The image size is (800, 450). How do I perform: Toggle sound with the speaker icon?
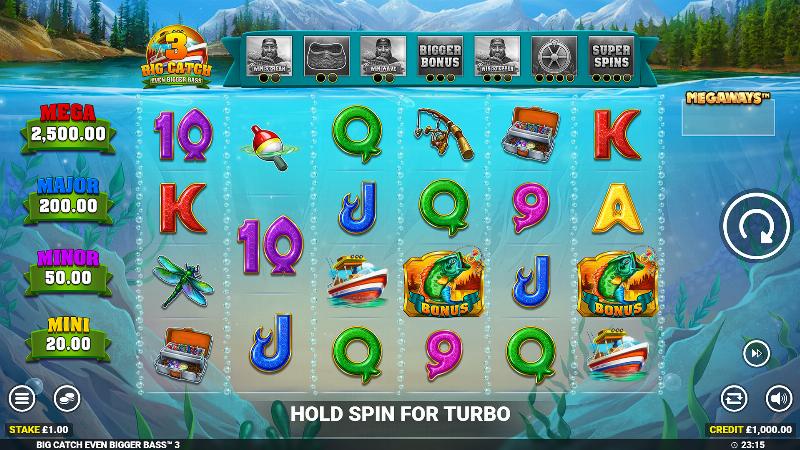click(778, 397)
